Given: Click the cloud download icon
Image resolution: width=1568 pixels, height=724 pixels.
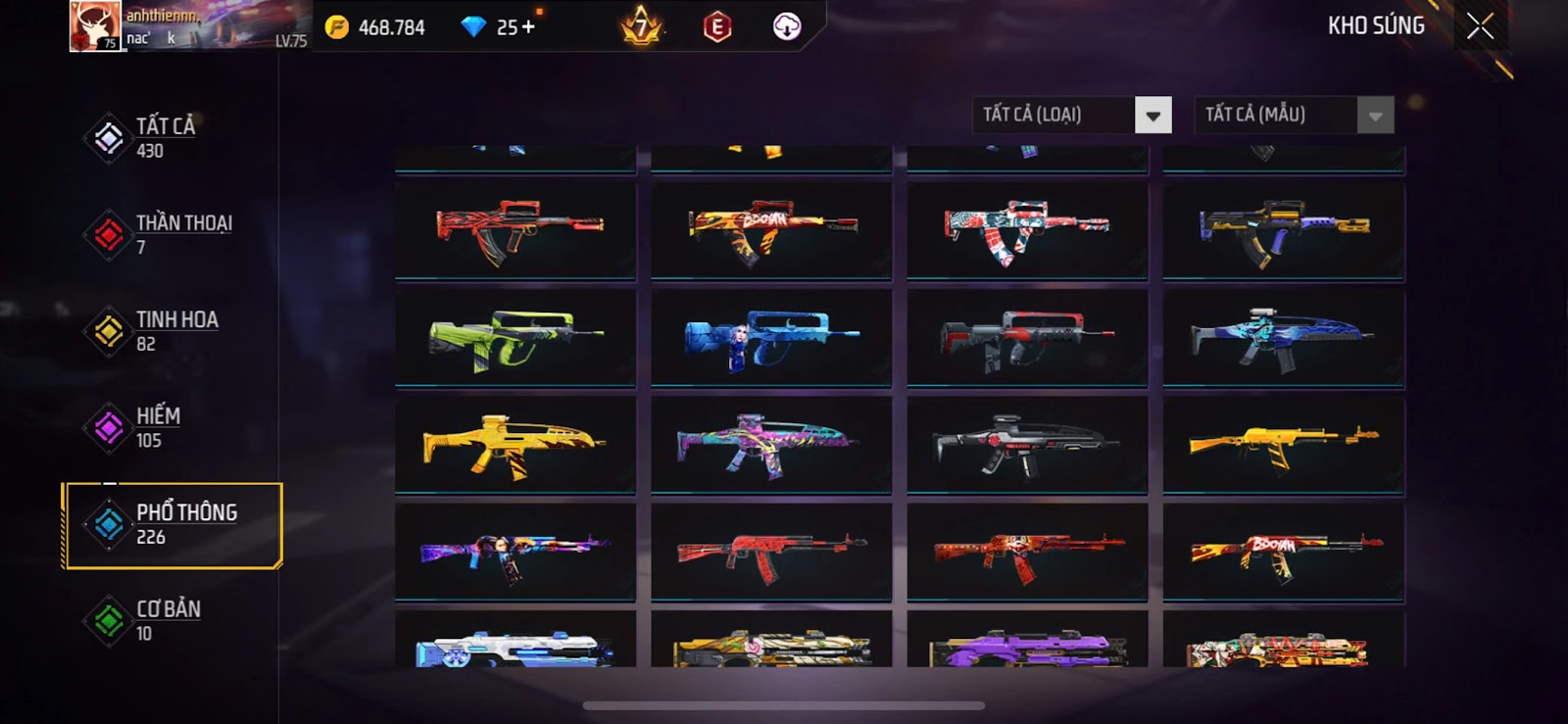Looking at the screenshot, I should [787, 26].
